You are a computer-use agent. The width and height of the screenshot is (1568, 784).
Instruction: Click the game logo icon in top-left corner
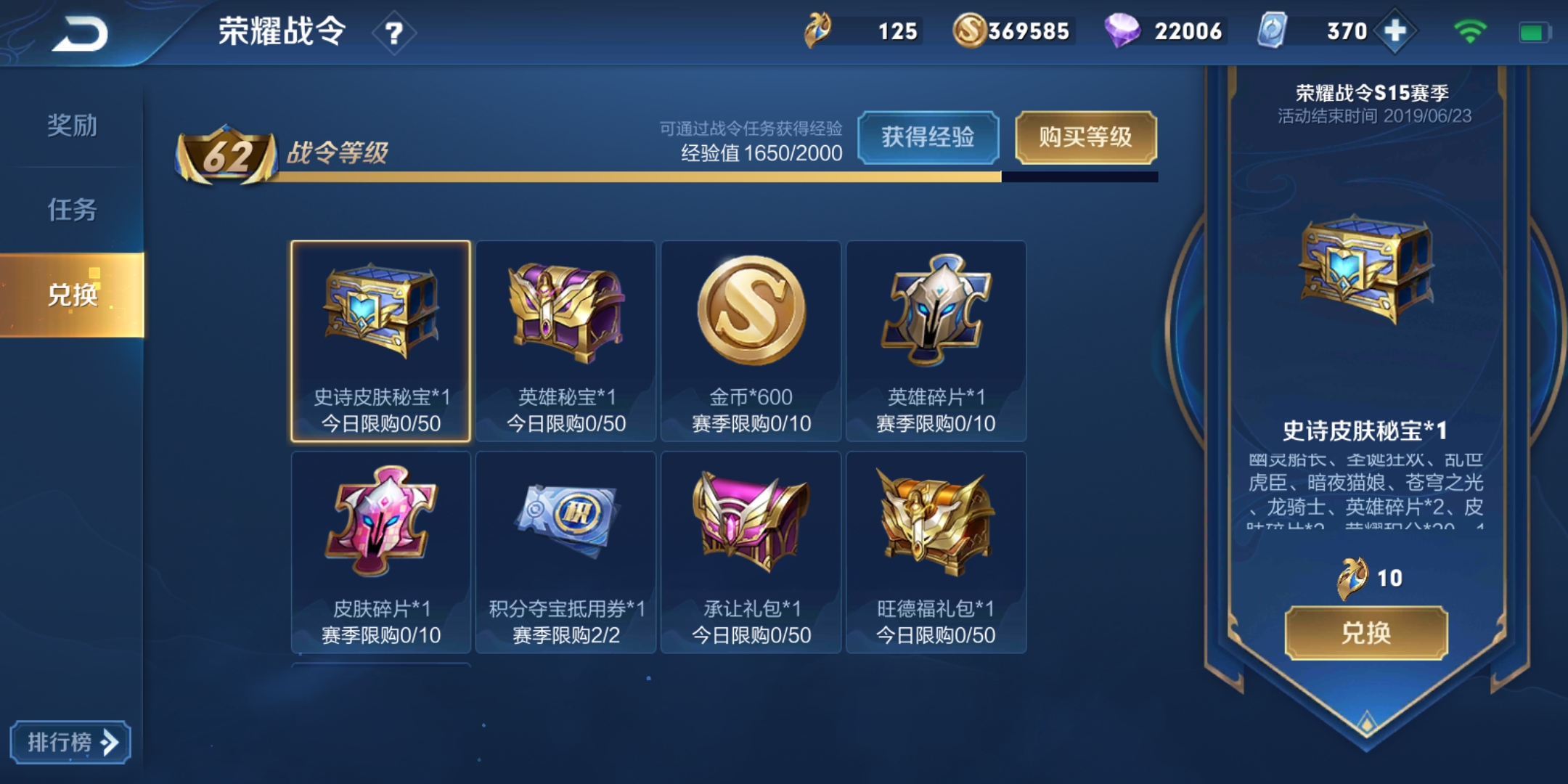pos(82,30)
